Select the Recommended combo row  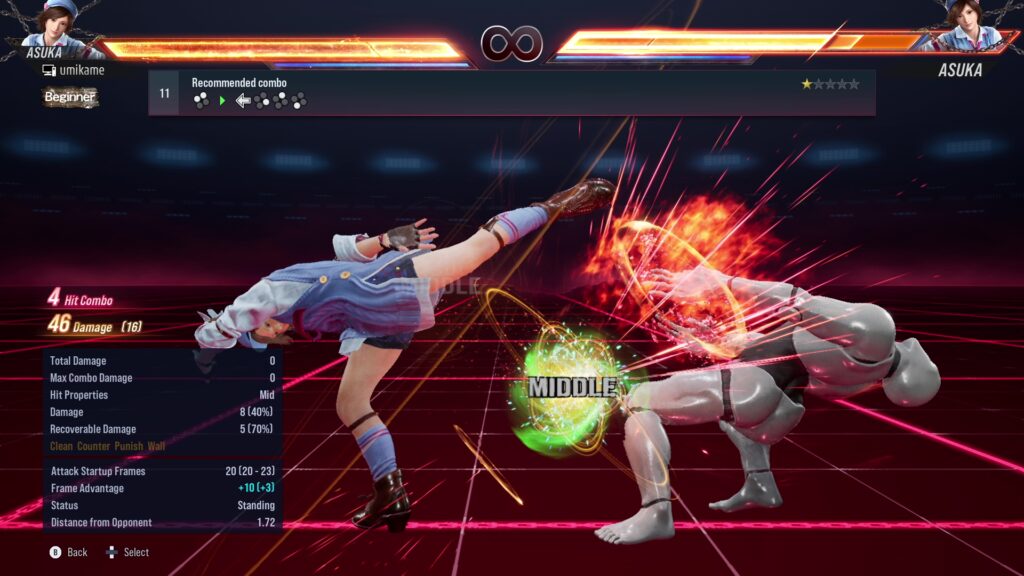(x=511, y=93)
